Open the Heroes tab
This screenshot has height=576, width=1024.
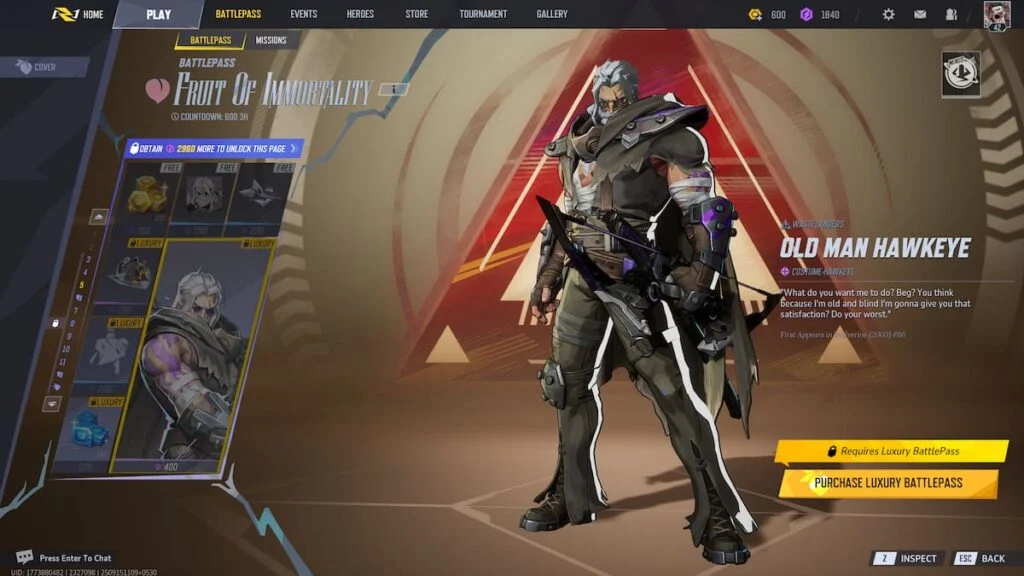click(x=360, y=14)
